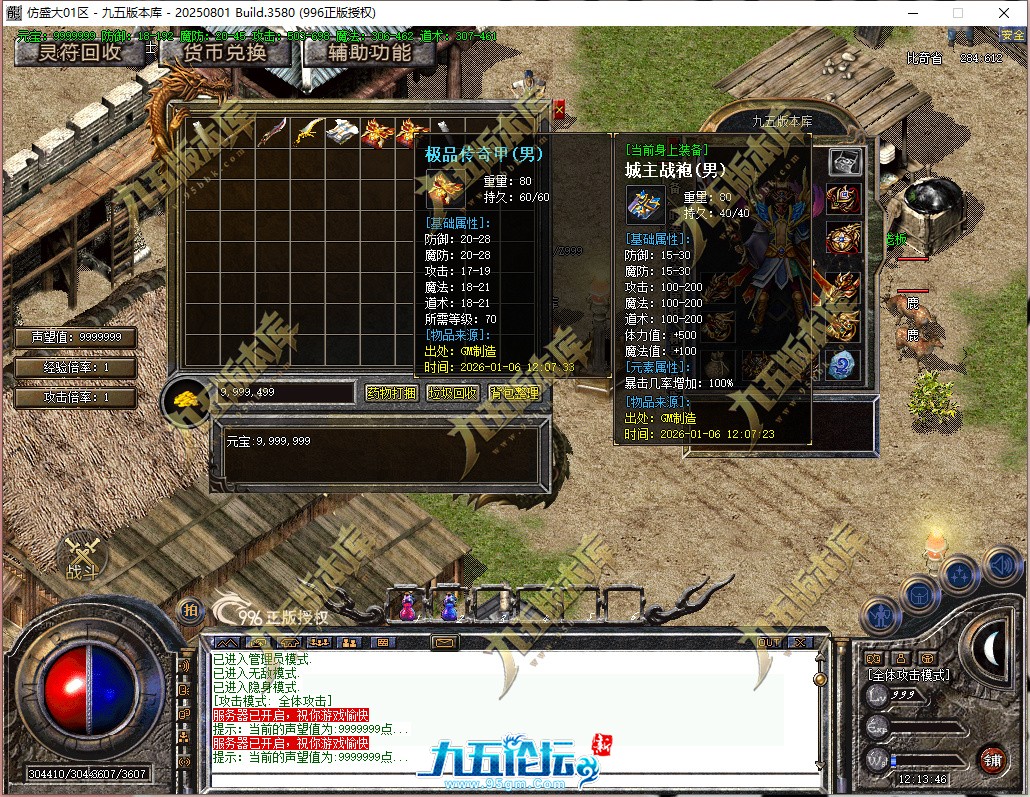Close the game window

point(1003,13)
